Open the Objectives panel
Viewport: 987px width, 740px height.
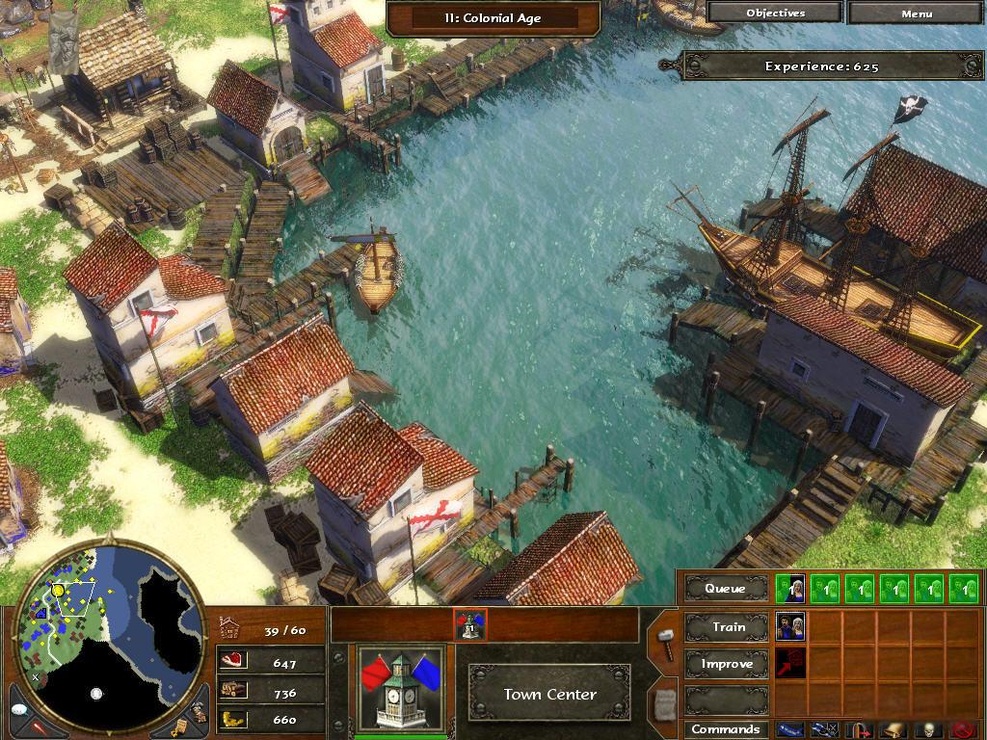point(775,13)
